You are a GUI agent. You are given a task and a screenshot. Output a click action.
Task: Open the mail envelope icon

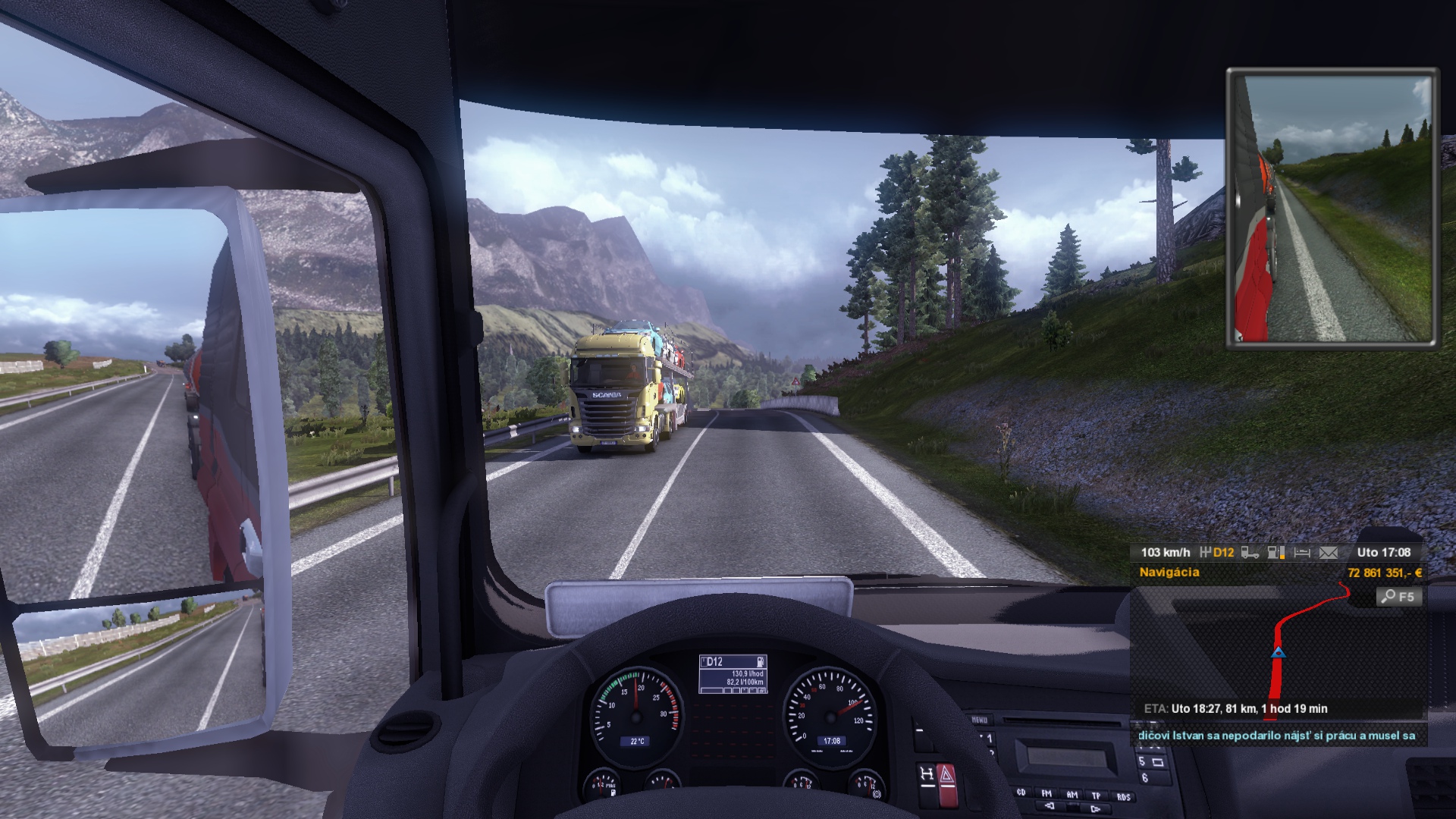(x=1329, y=553)
